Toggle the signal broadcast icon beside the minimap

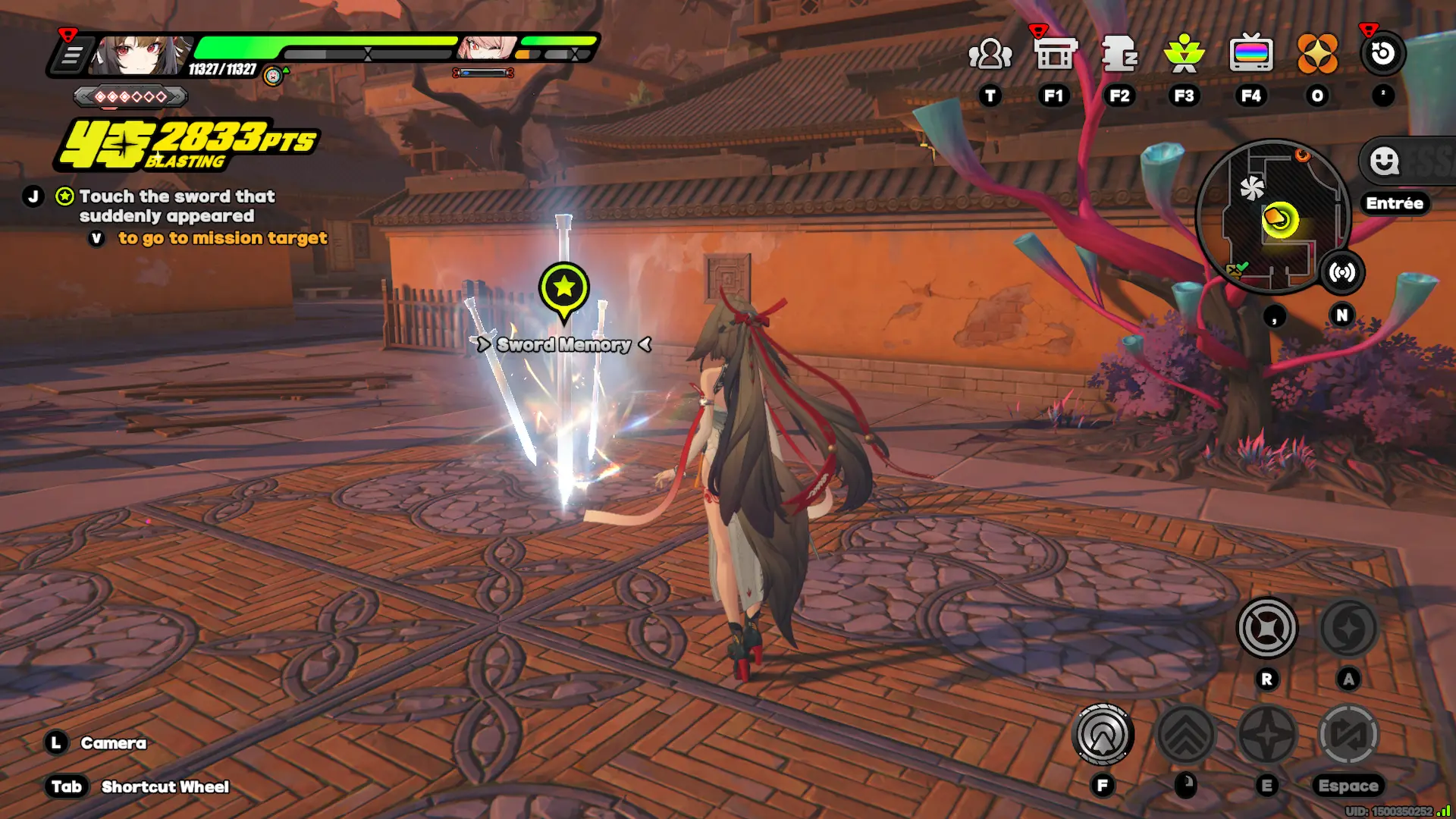(1344, 273)
